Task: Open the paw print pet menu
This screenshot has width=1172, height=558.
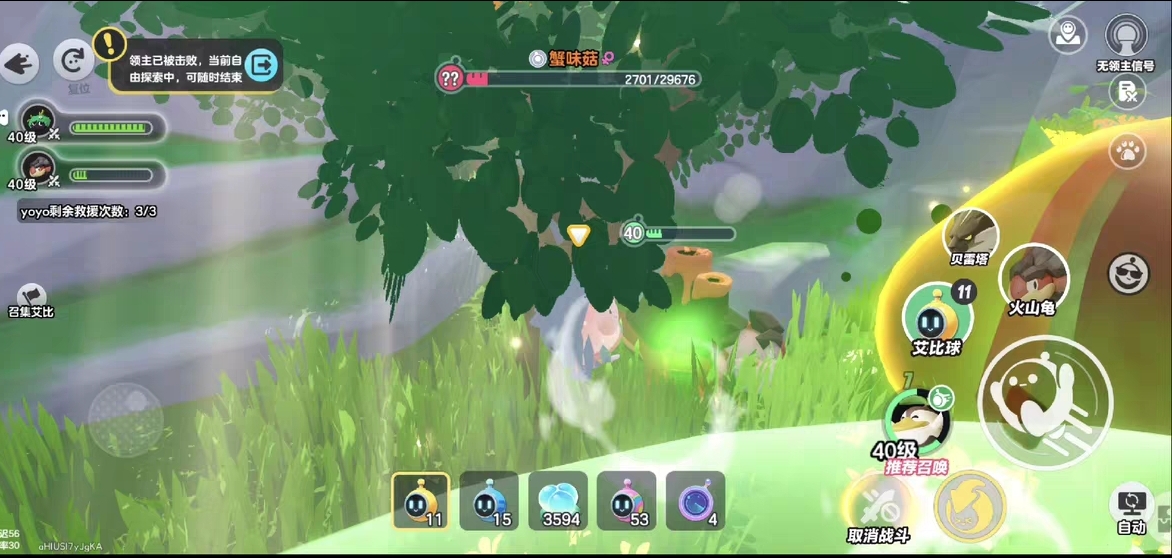Action: point(1127,152)
